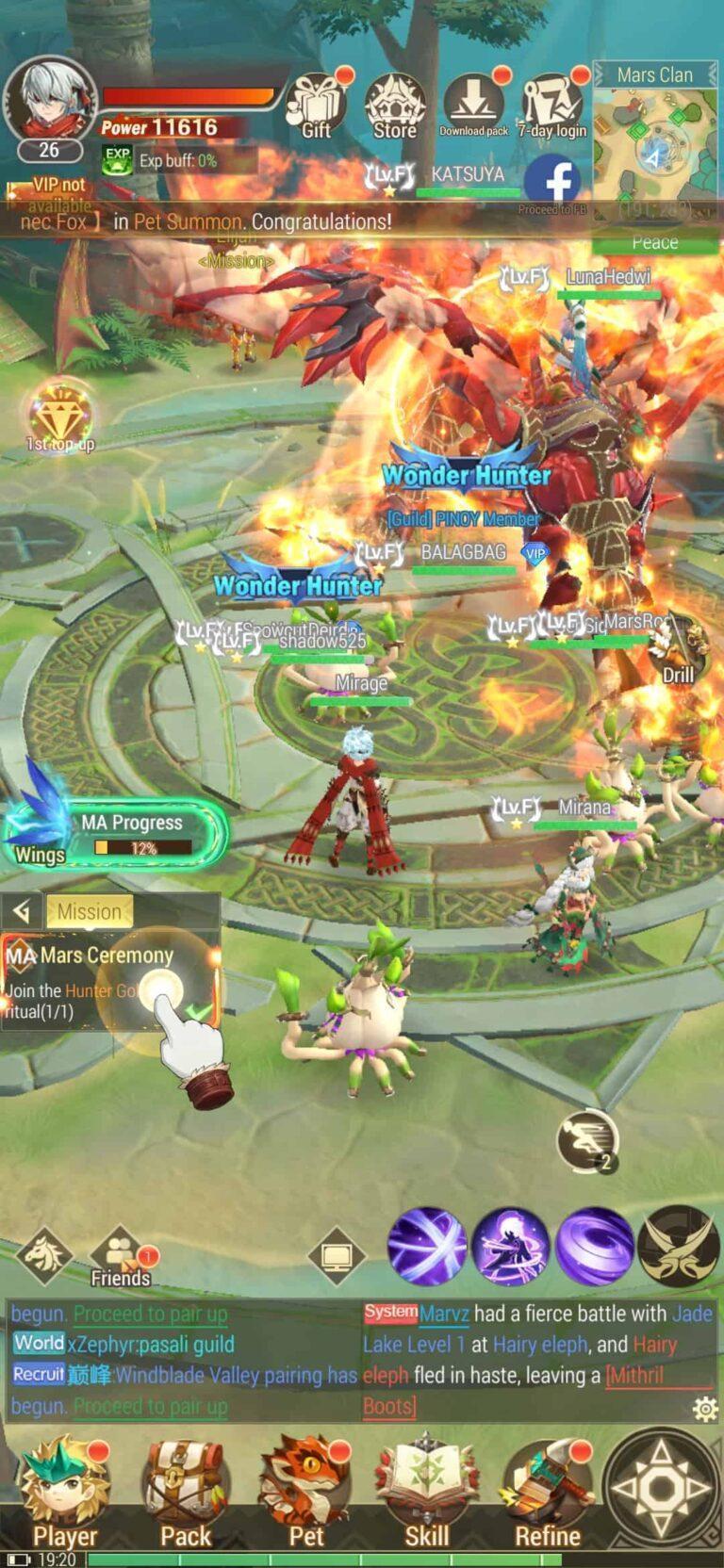Select the Mars Ceremony mission
This screenshot has width=724, height=1568.
[x=108, y=982]
